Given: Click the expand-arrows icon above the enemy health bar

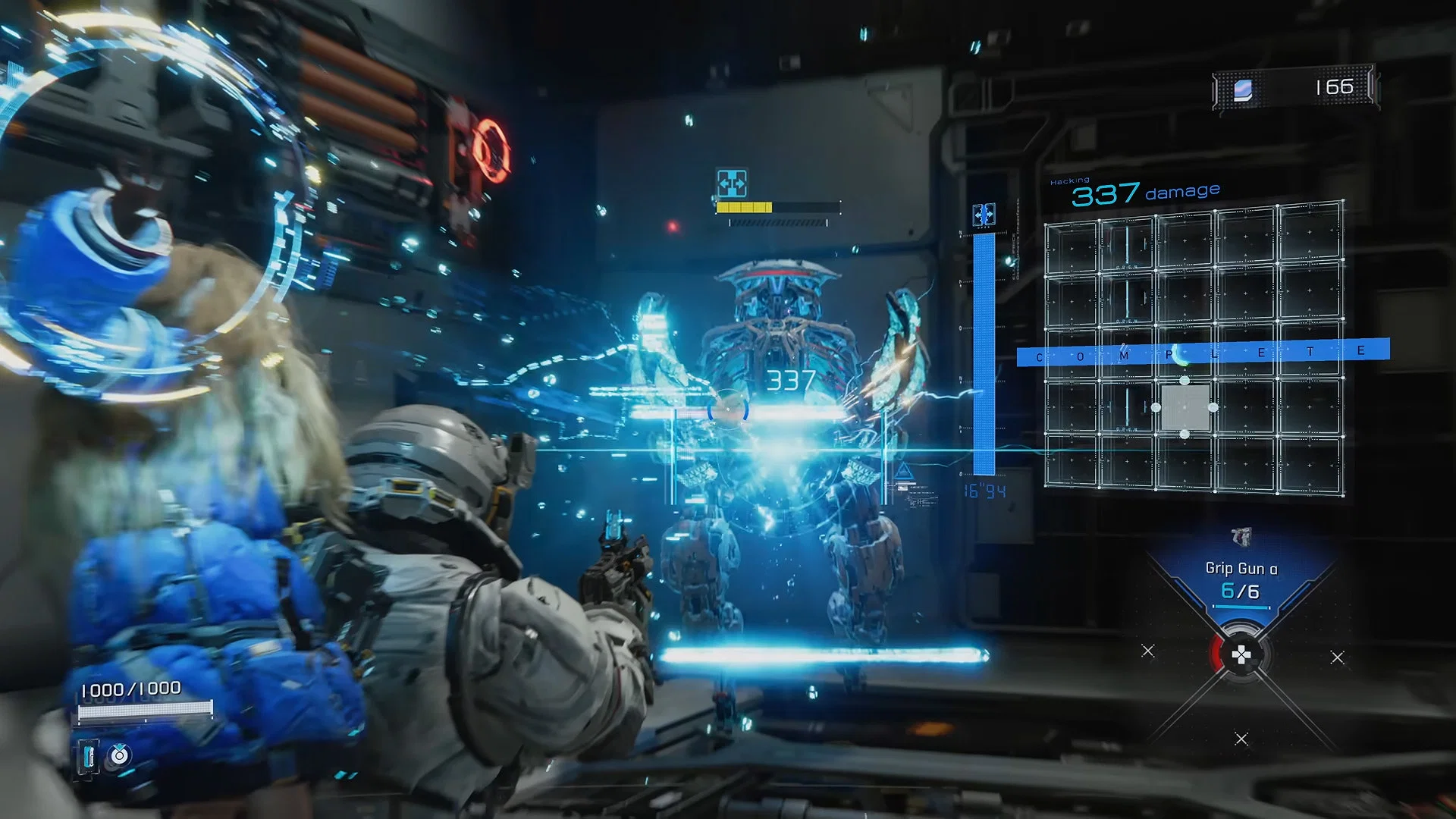Looking at the screenshot, I should click(x=733, y=182).
